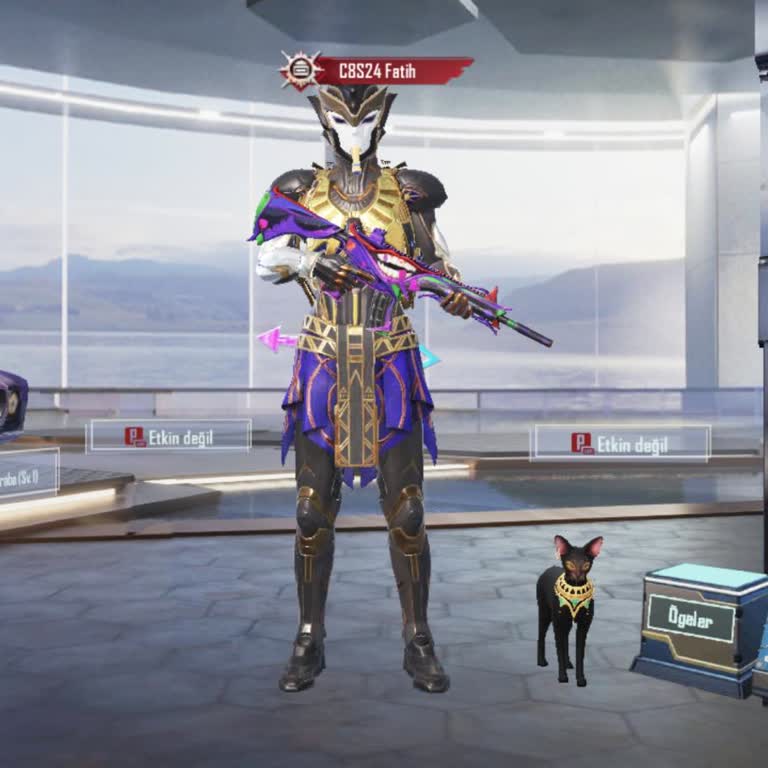Tap the C8S24 Fatih player name tag
Screen dimensions: 768x768
390,72
